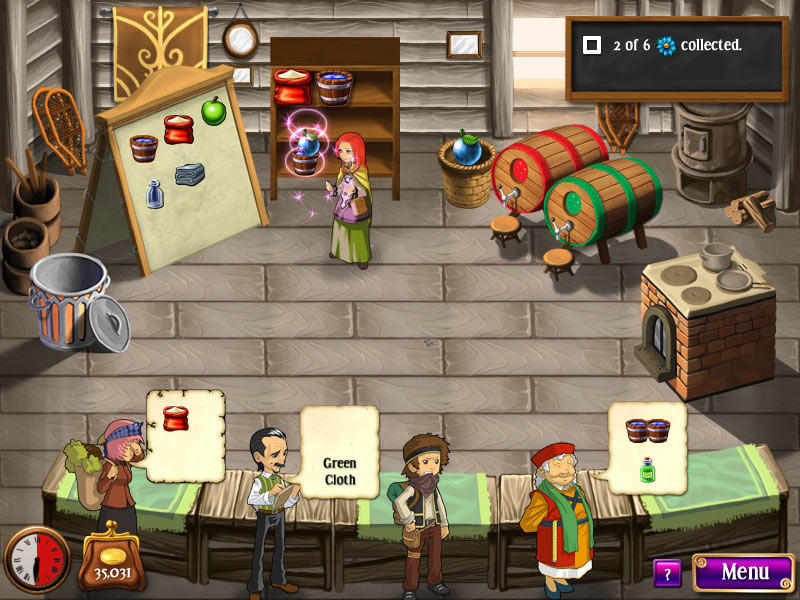Click the flower collection goal checkbox on the chalkboard
This screenshot has height=600, width=800.
(592, 45)
